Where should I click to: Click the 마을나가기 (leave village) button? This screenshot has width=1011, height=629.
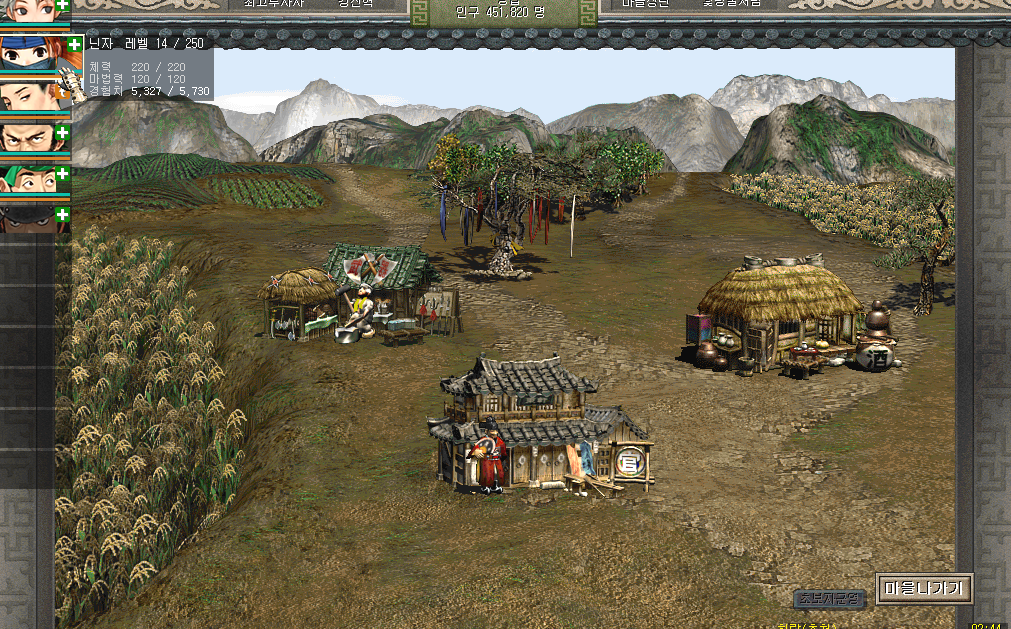click(x=924, y=588)
